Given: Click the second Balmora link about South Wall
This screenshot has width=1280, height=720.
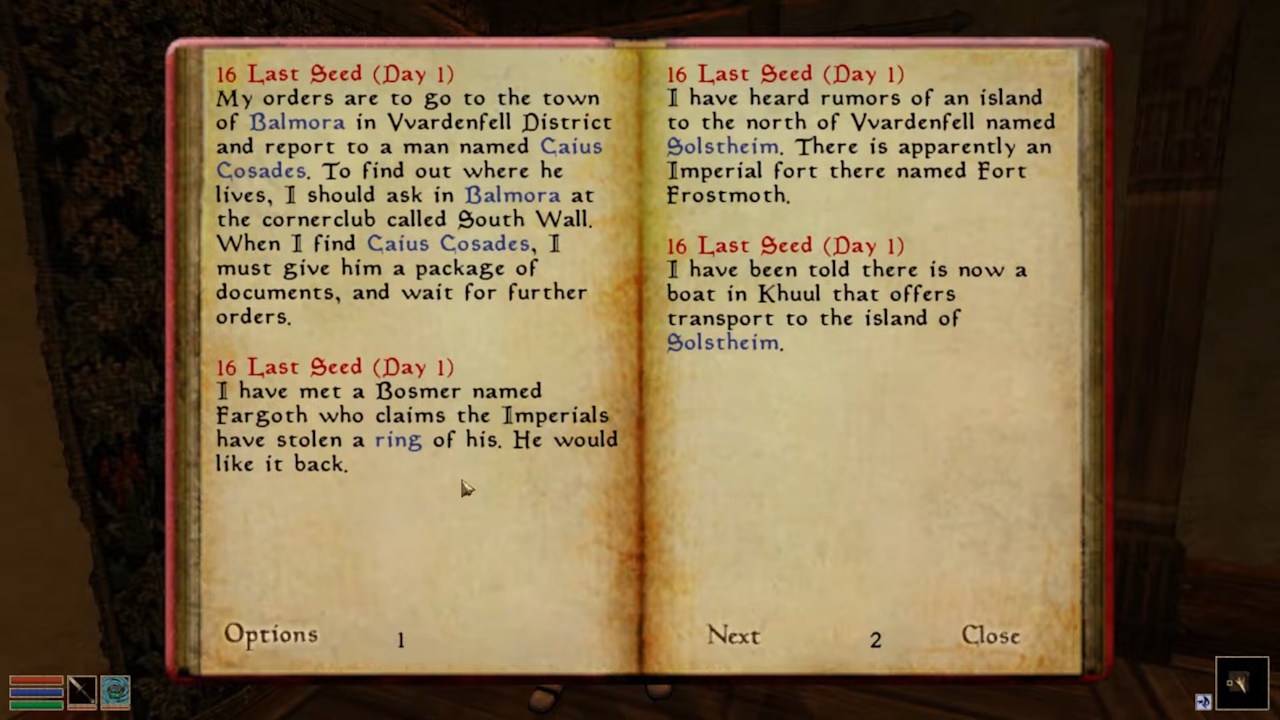Looking at the screenshot, I should tap(512, 195).
